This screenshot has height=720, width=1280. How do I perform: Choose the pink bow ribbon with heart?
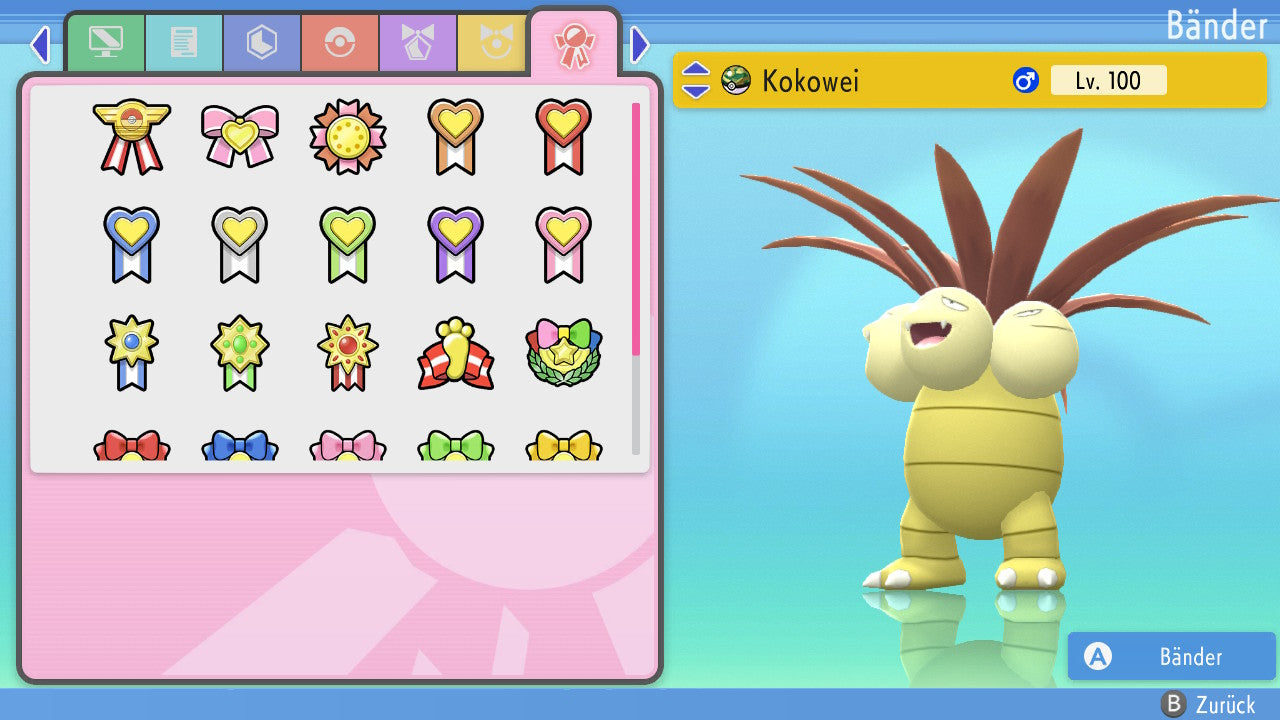pos(239,136)
